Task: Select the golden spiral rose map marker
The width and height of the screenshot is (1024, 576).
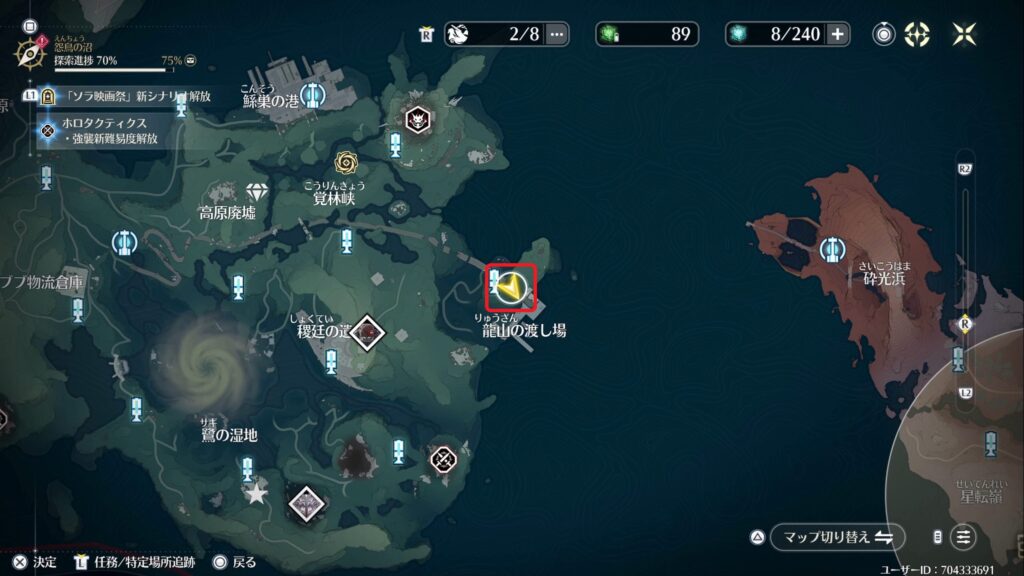Action: [346, 162]
